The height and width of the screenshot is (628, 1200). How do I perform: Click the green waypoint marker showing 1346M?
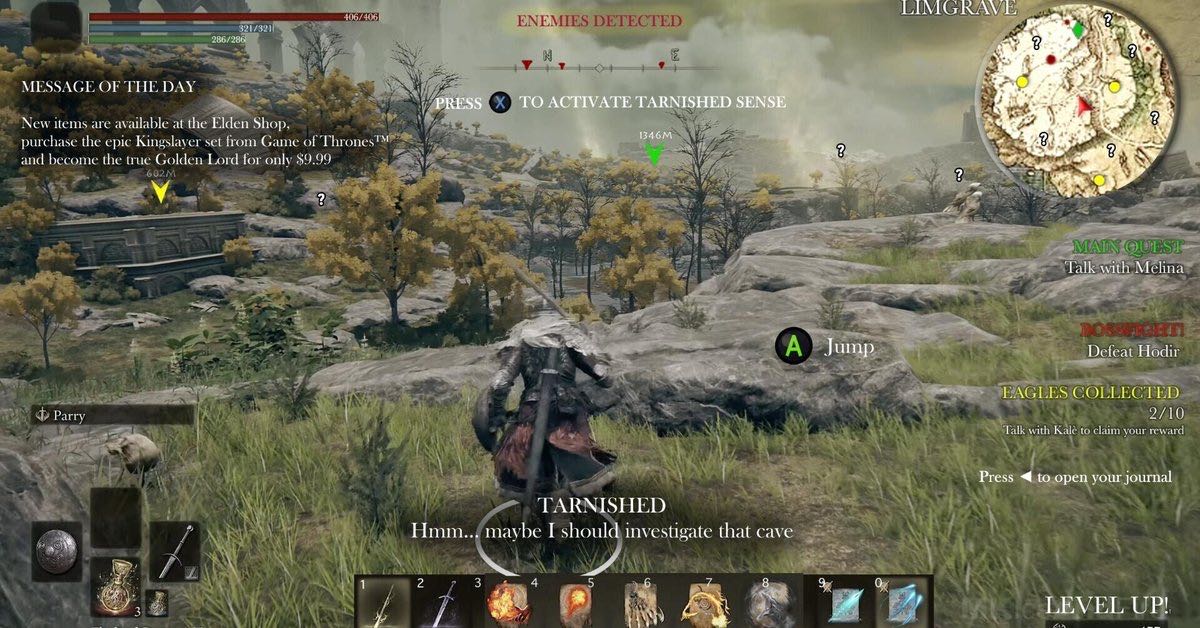[654, 153]
